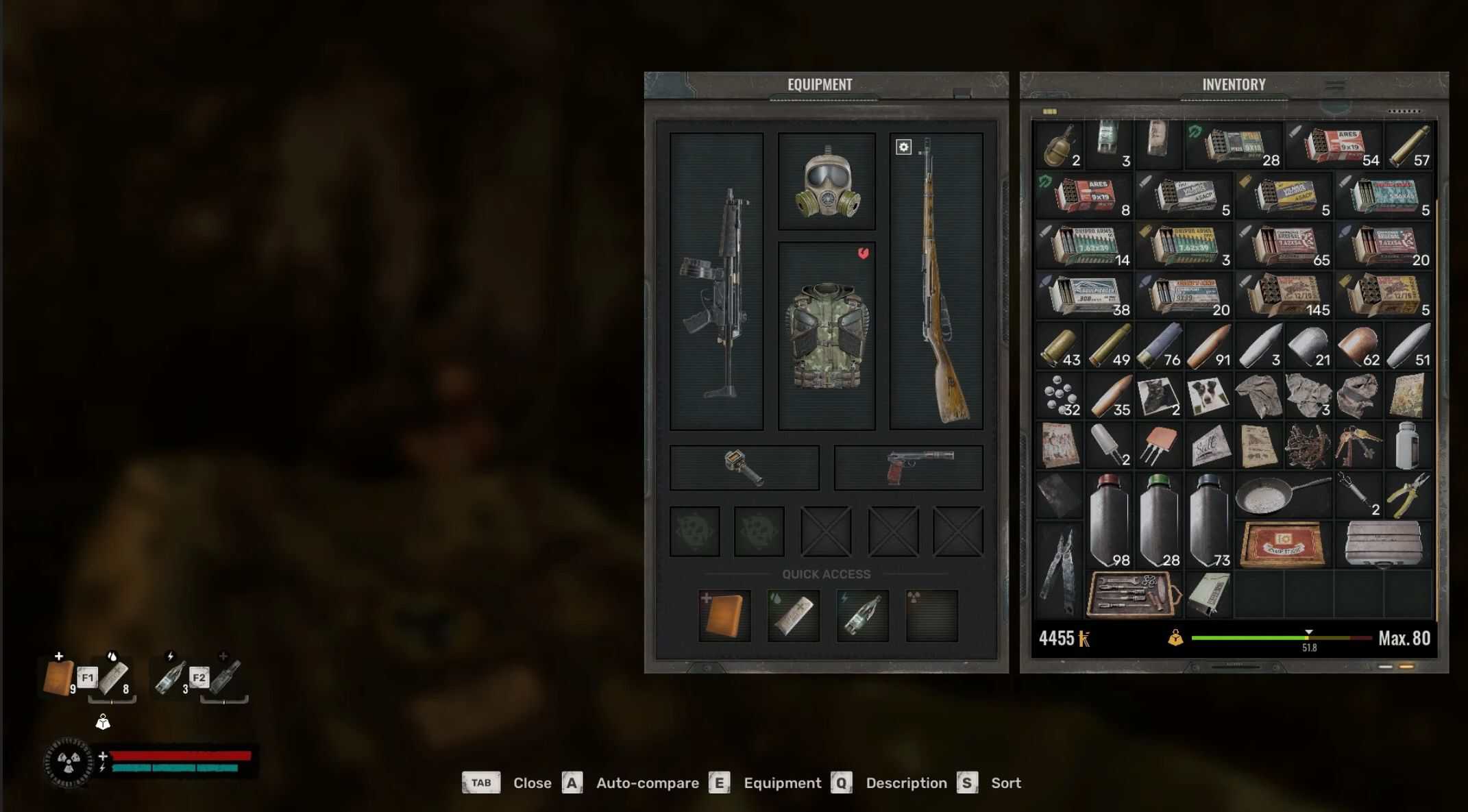The image size is (1468, 812).
Task: Select the red-capped canister with 98
Action: (1109, 520)
